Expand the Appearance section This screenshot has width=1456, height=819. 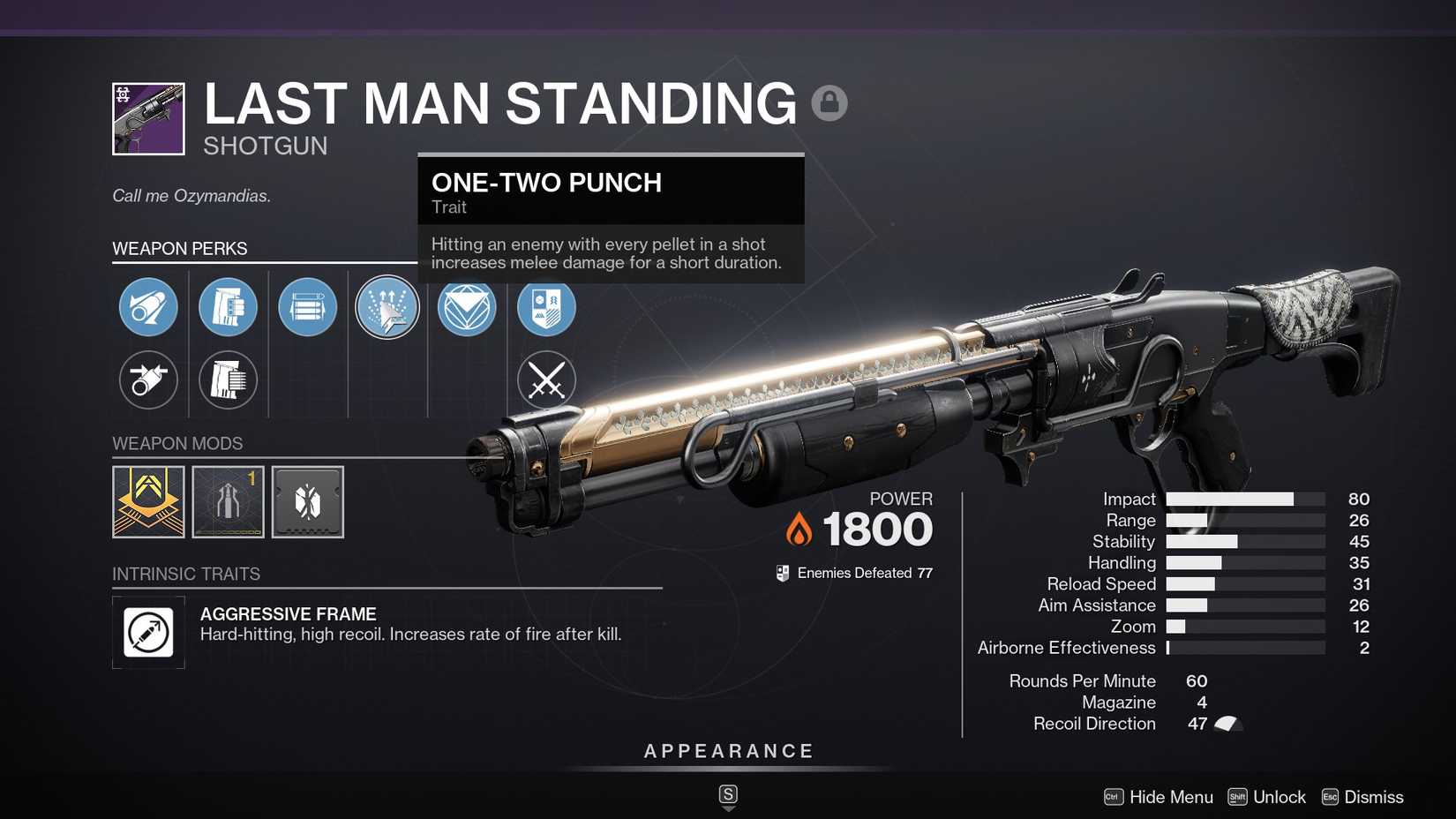[727, 751]
